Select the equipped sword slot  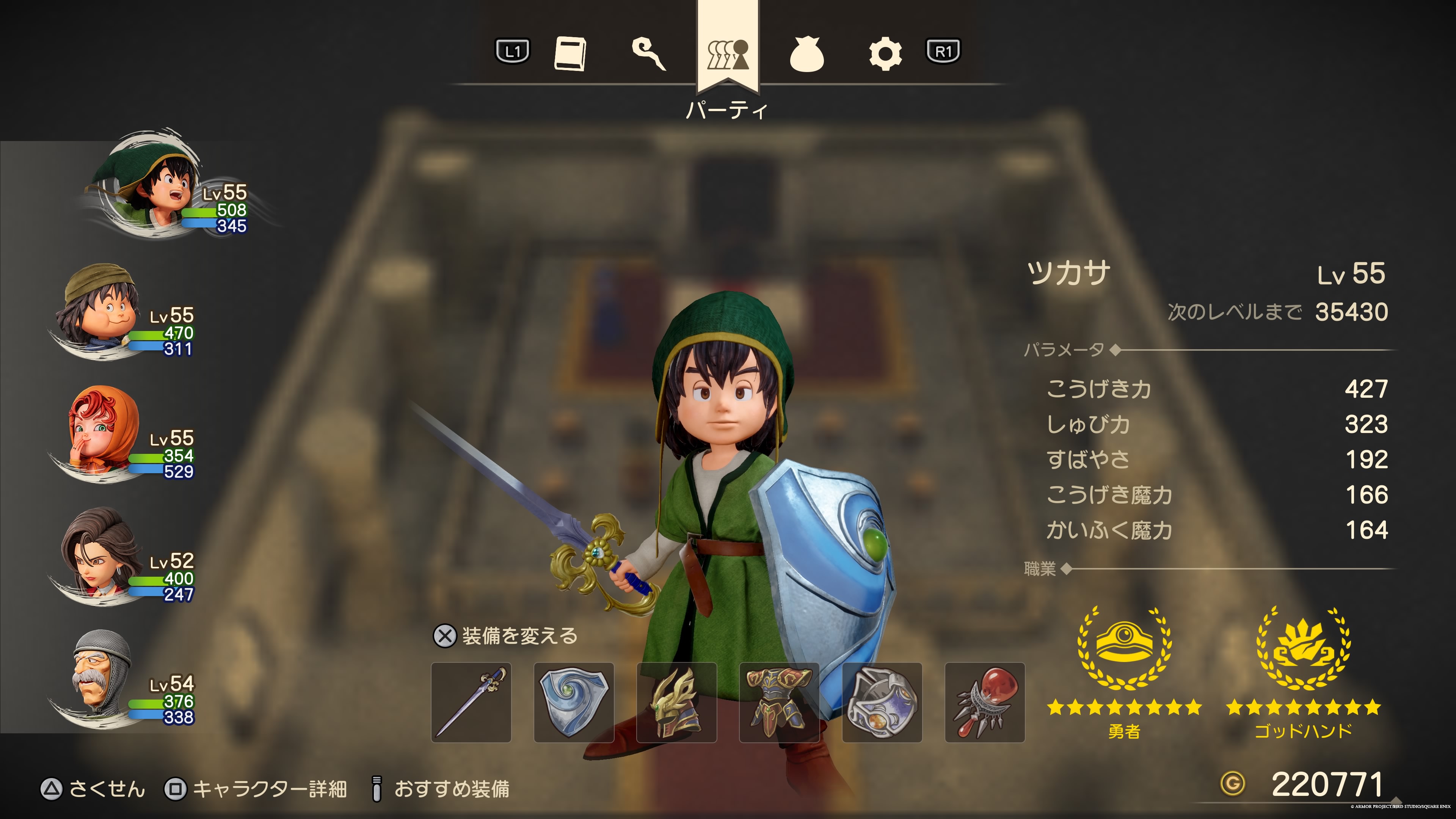(471, 703)
